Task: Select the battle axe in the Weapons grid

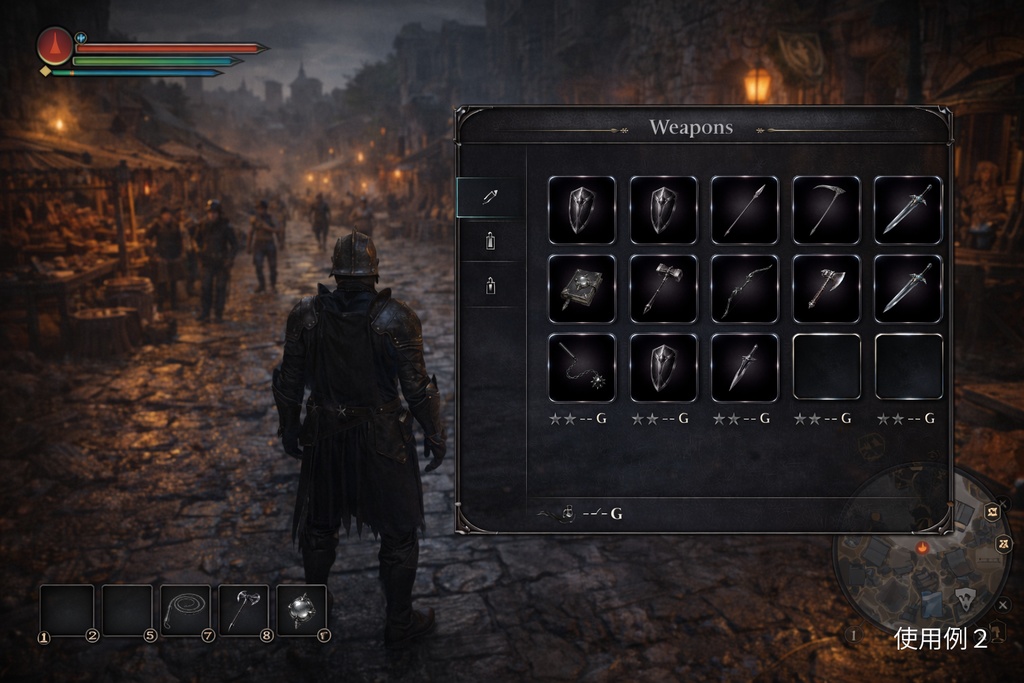Action: coord(826,289)
